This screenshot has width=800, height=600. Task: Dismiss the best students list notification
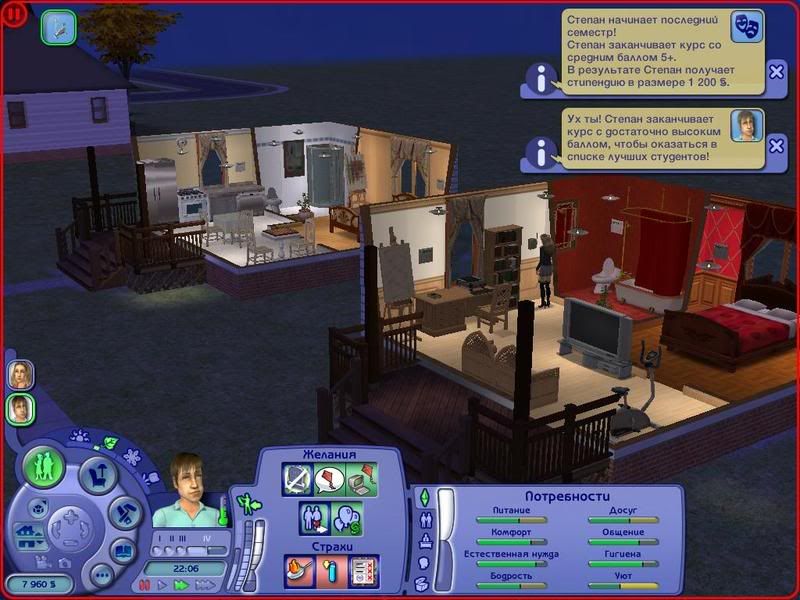(777, 152)
